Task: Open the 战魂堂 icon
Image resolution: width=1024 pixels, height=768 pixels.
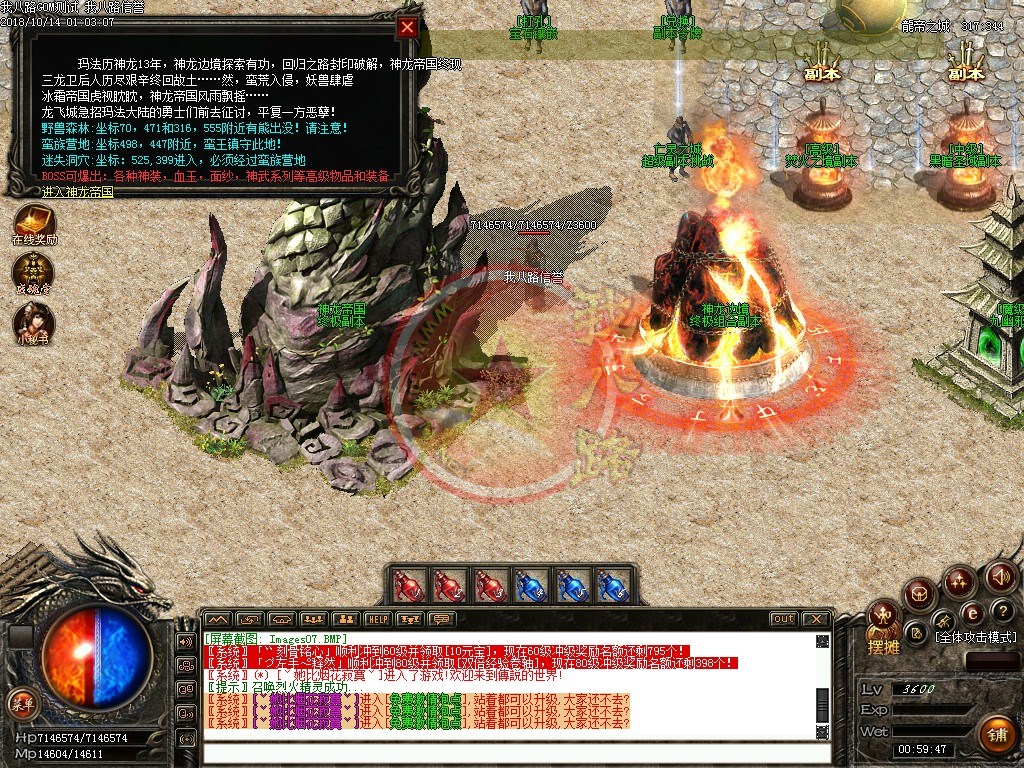Action: coord(33,271)
